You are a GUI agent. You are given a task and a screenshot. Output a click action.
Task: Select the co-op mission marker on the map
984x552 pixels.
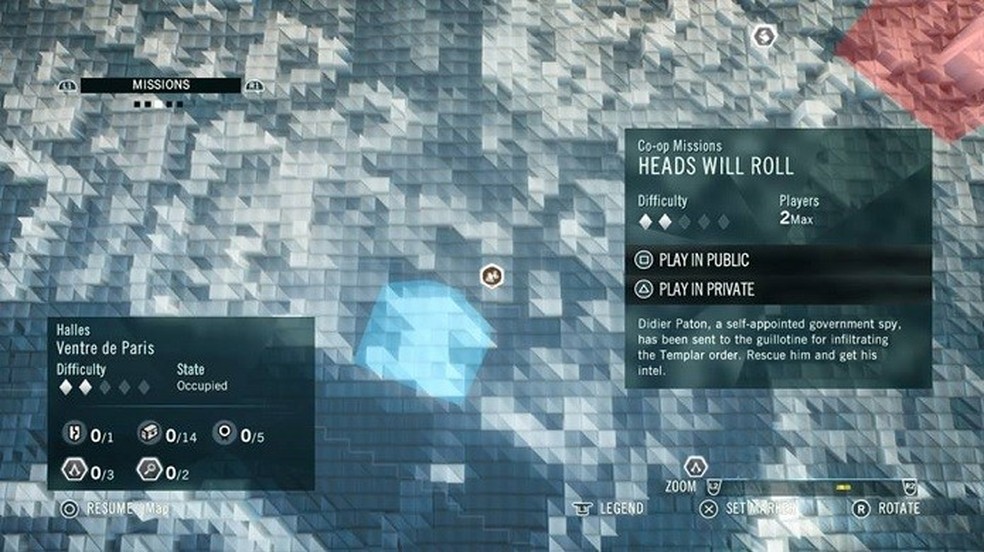click(491, 274)
